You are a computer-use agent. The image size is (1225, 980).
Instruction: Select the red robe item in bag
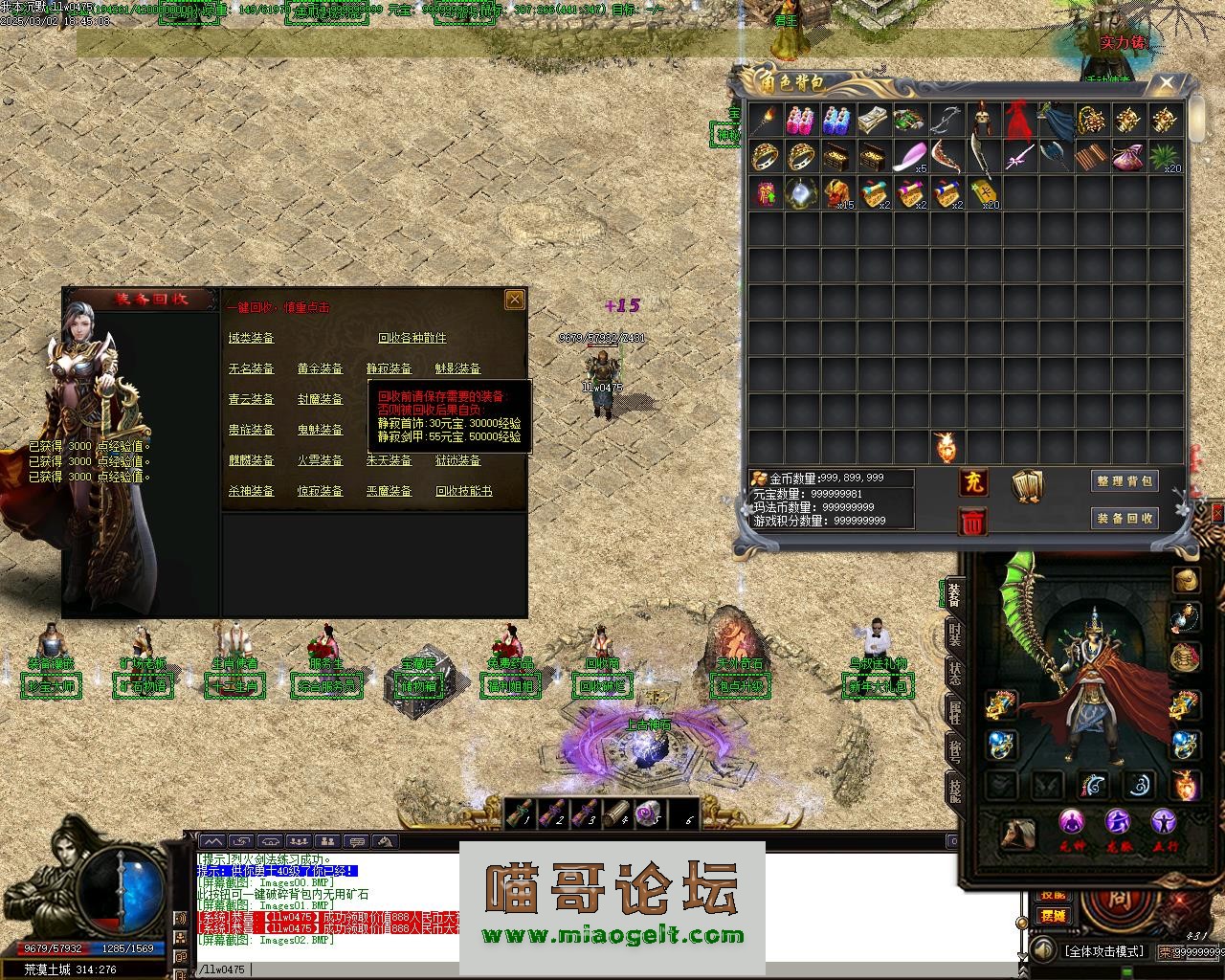(x=1016, y=121)
